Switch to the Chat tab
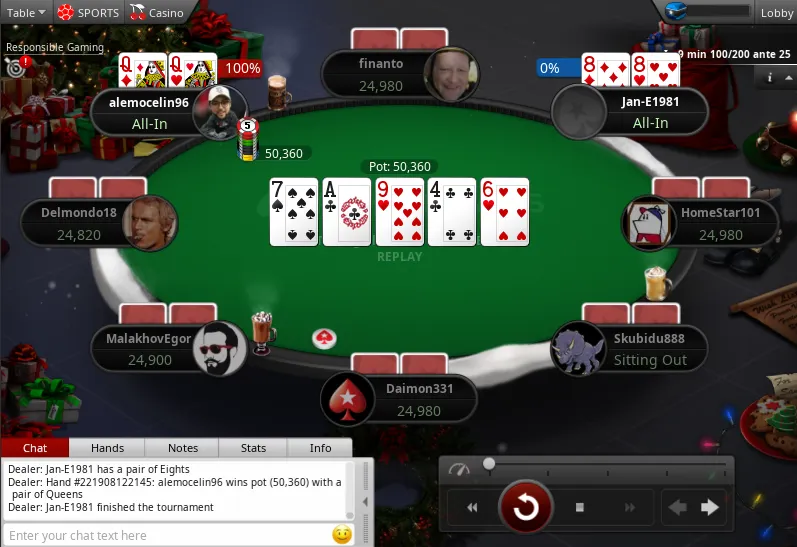797x547 pixels. click(35, 448)
